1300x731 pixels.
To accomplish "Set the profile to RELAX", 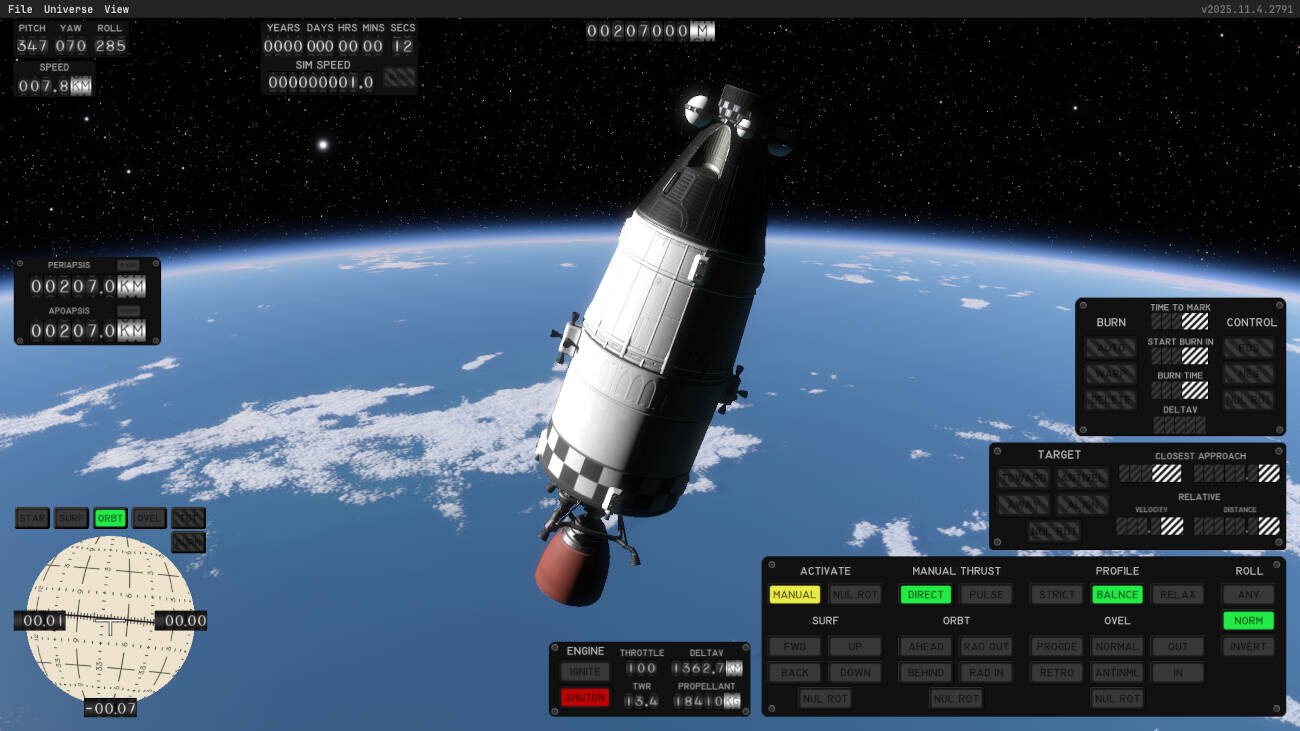I will pyautogui.click(x=1177, y=595).
